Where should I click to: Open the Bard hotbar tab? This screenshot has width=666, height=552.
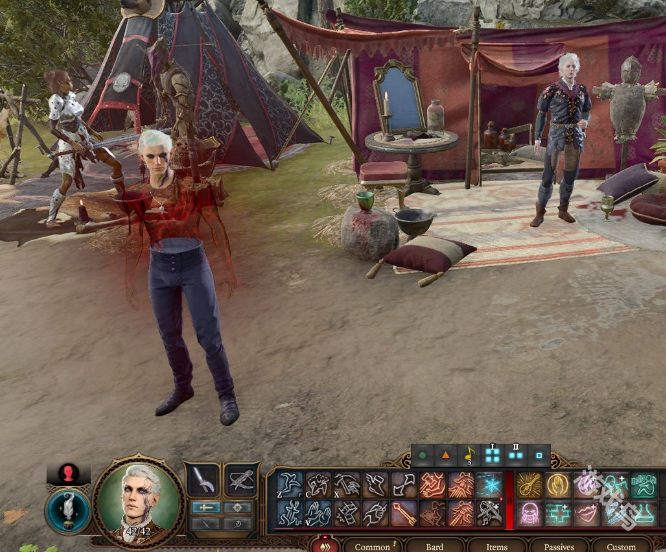(434, 546)
